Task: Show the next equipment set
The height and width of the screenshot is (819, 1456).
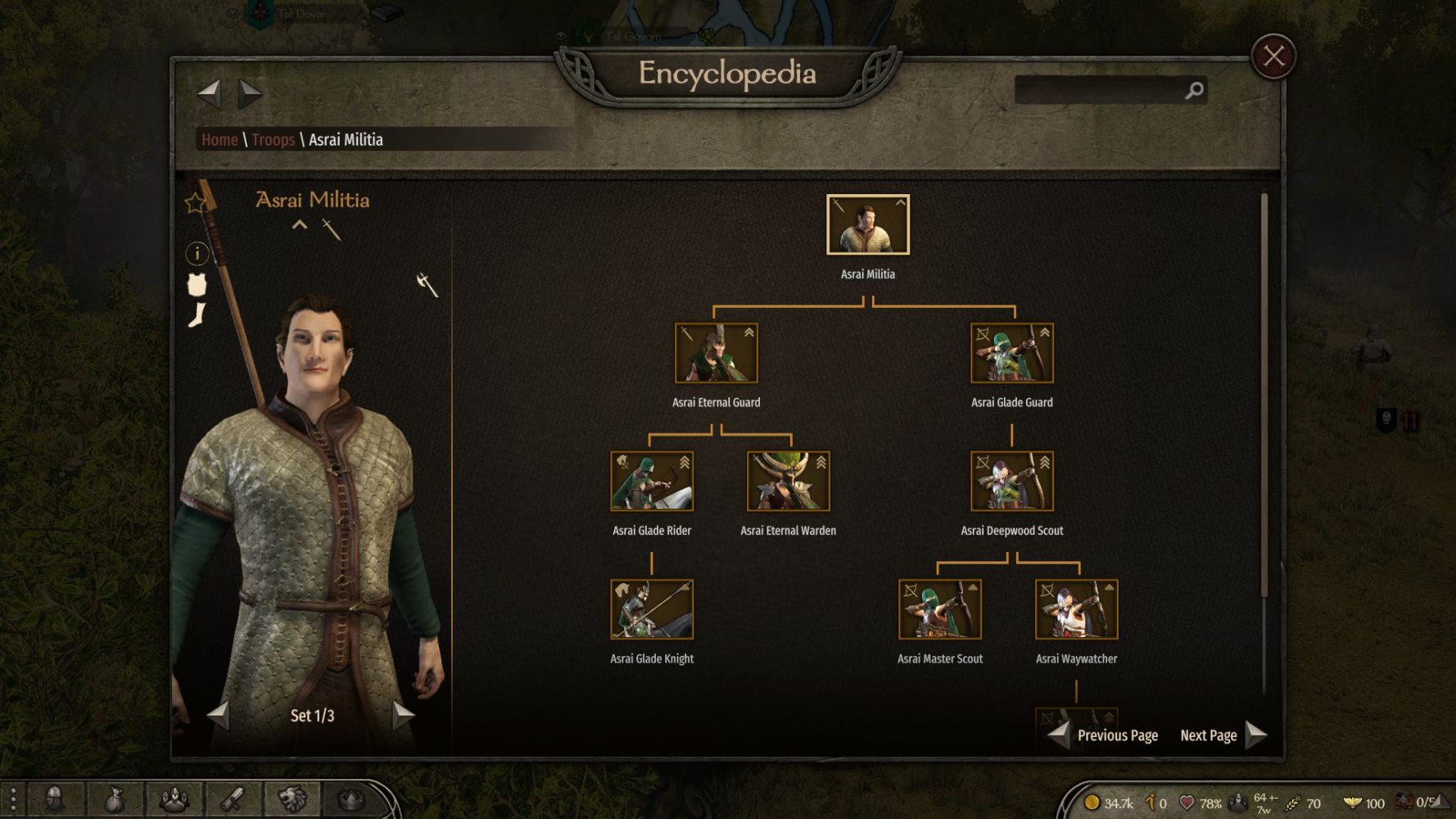Action: tap(403, 715)
